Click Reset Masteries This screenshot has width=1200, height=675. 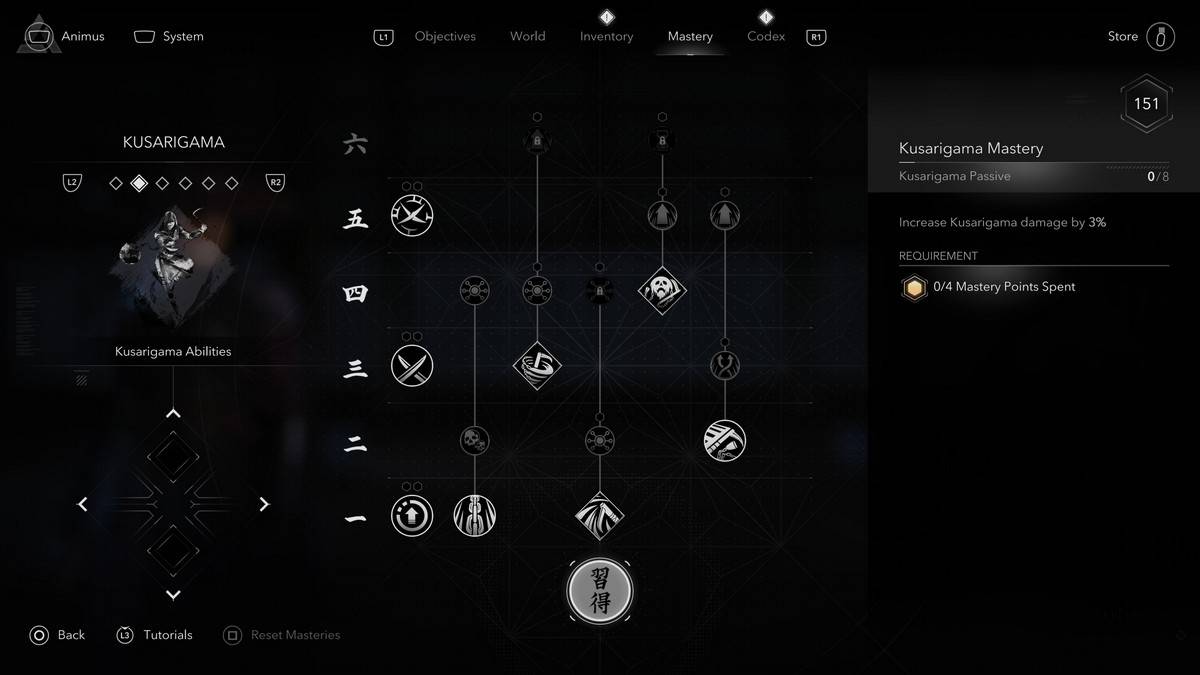[x=283, y=635]
